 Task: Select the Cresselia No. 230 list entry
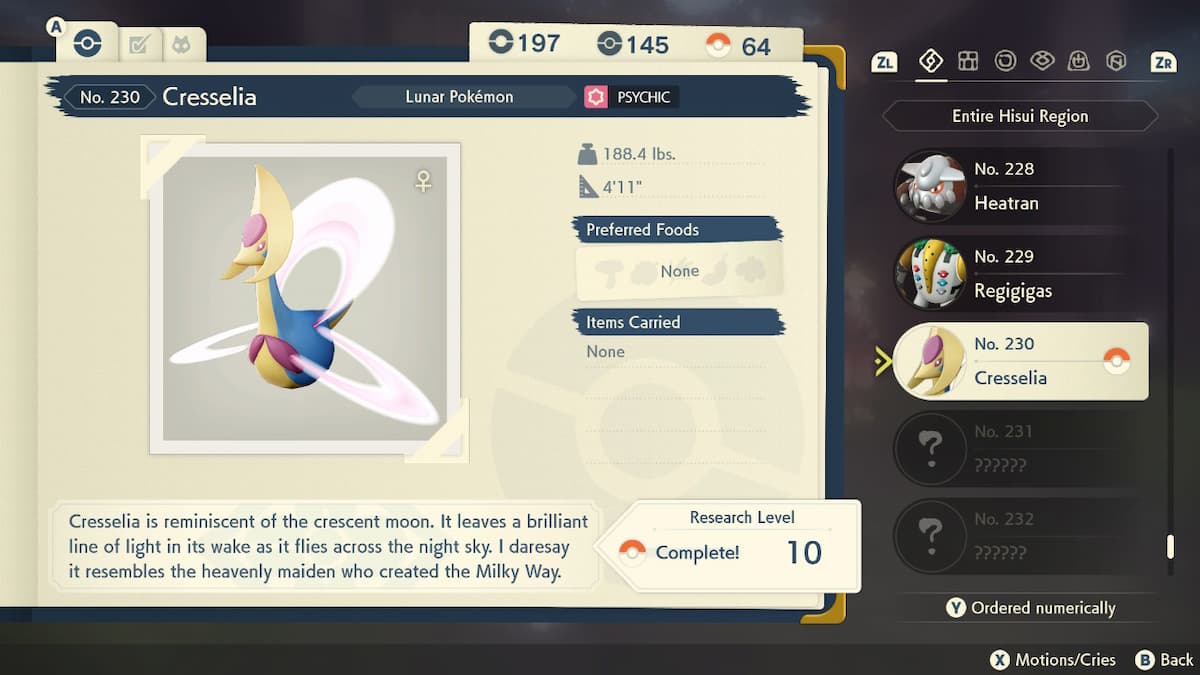(1018, 361)
